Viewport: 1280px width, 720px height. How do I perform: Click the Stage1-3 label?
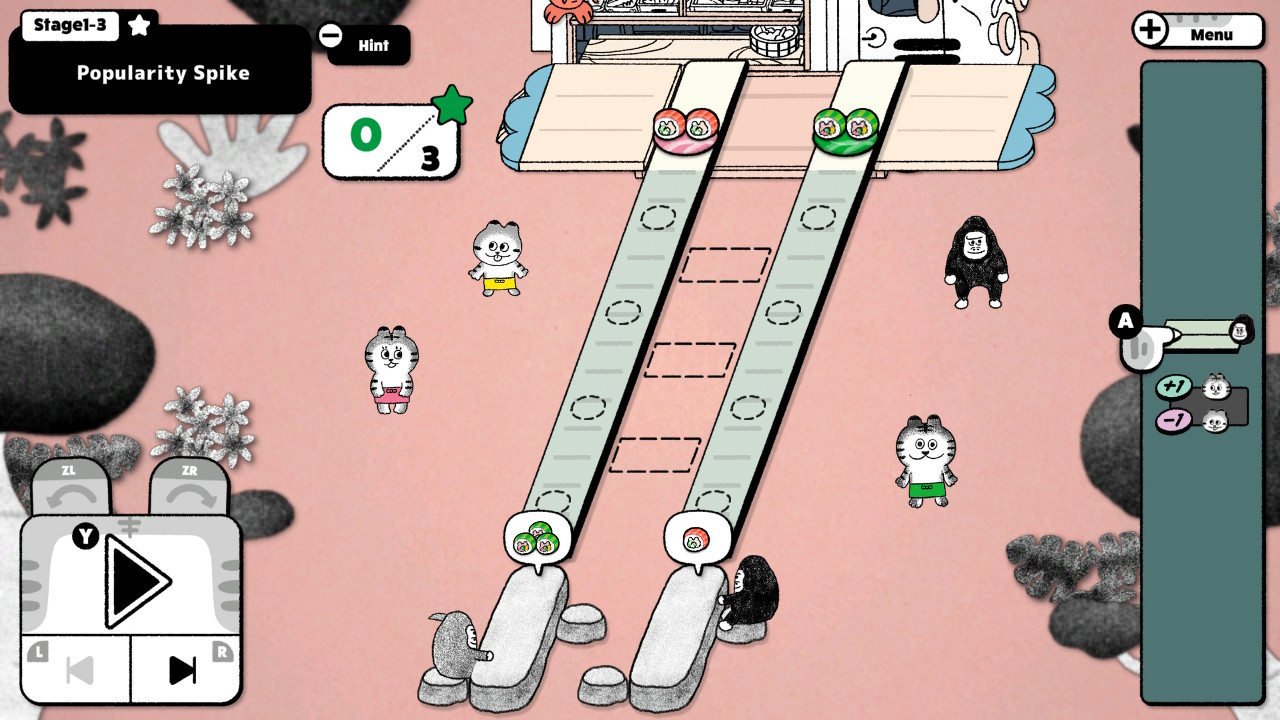(68, 25)
